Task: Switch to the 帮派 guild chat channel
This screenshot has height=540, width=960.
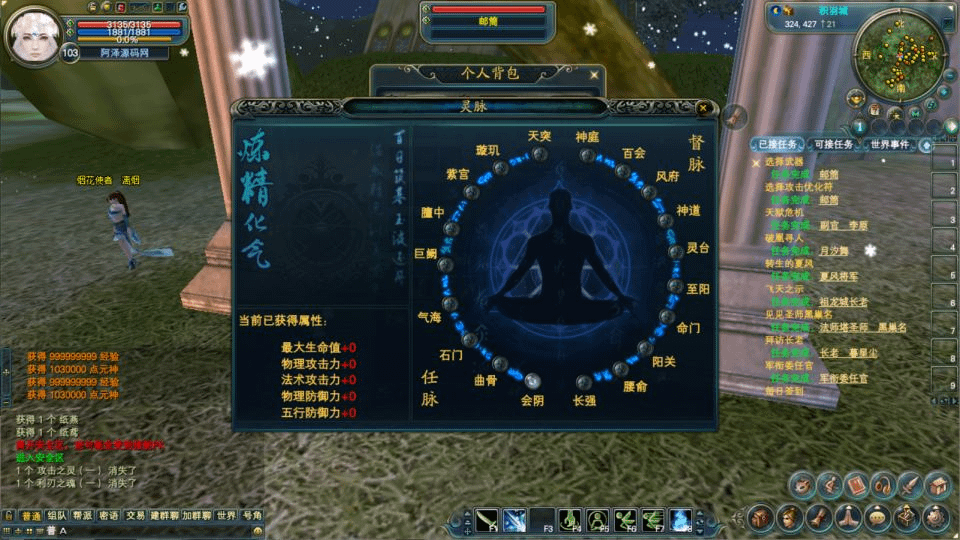Action: coord(82,516)
